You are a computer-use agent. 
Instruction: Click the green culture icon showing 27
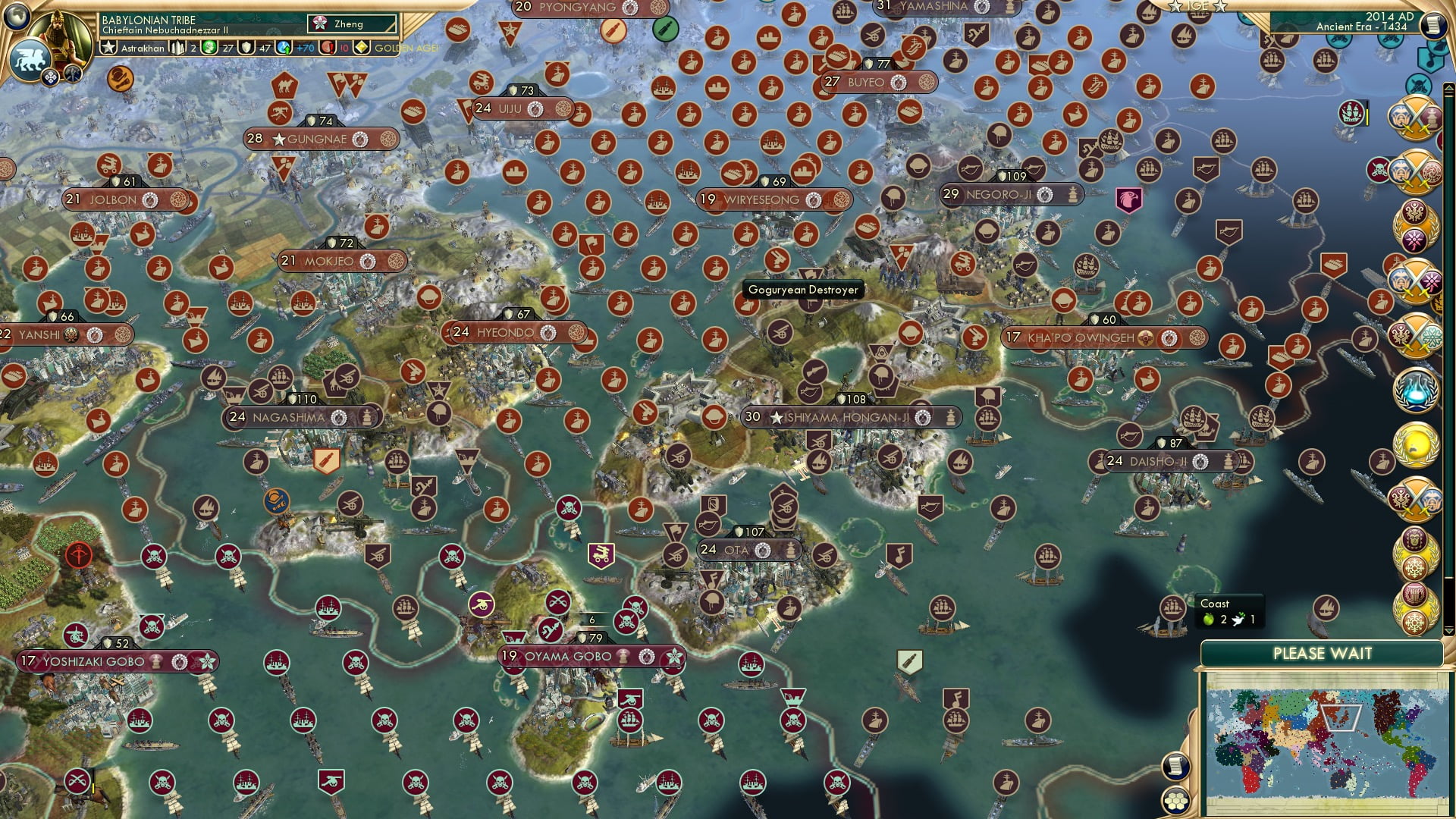[x=209, y=48]
